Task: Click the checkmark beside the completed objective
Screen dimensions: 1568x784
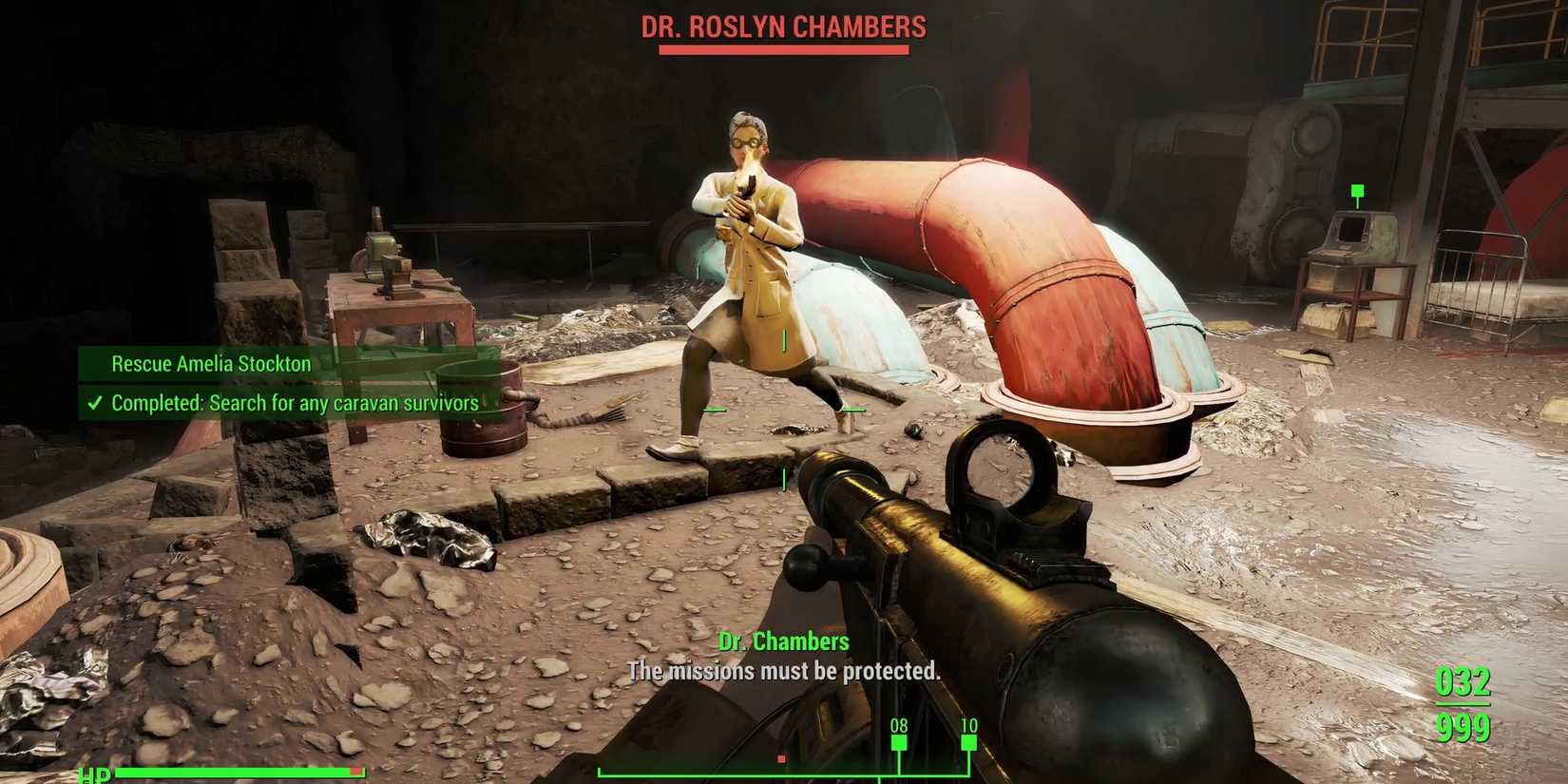Action: click(93, 403)
